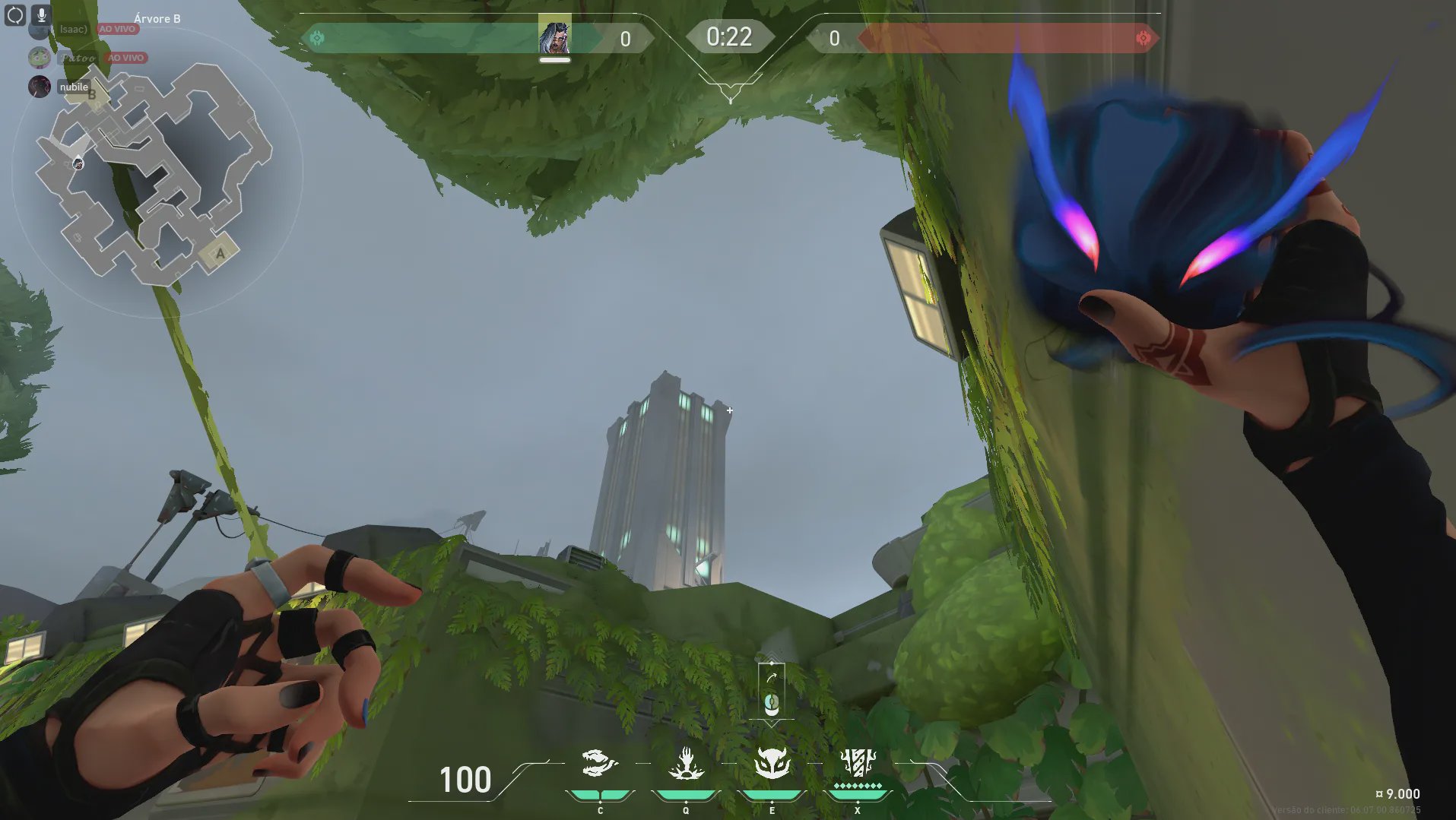Trigger the Nightfall ultimate icon
1456x820 pixels.
[x=858, y=763]
